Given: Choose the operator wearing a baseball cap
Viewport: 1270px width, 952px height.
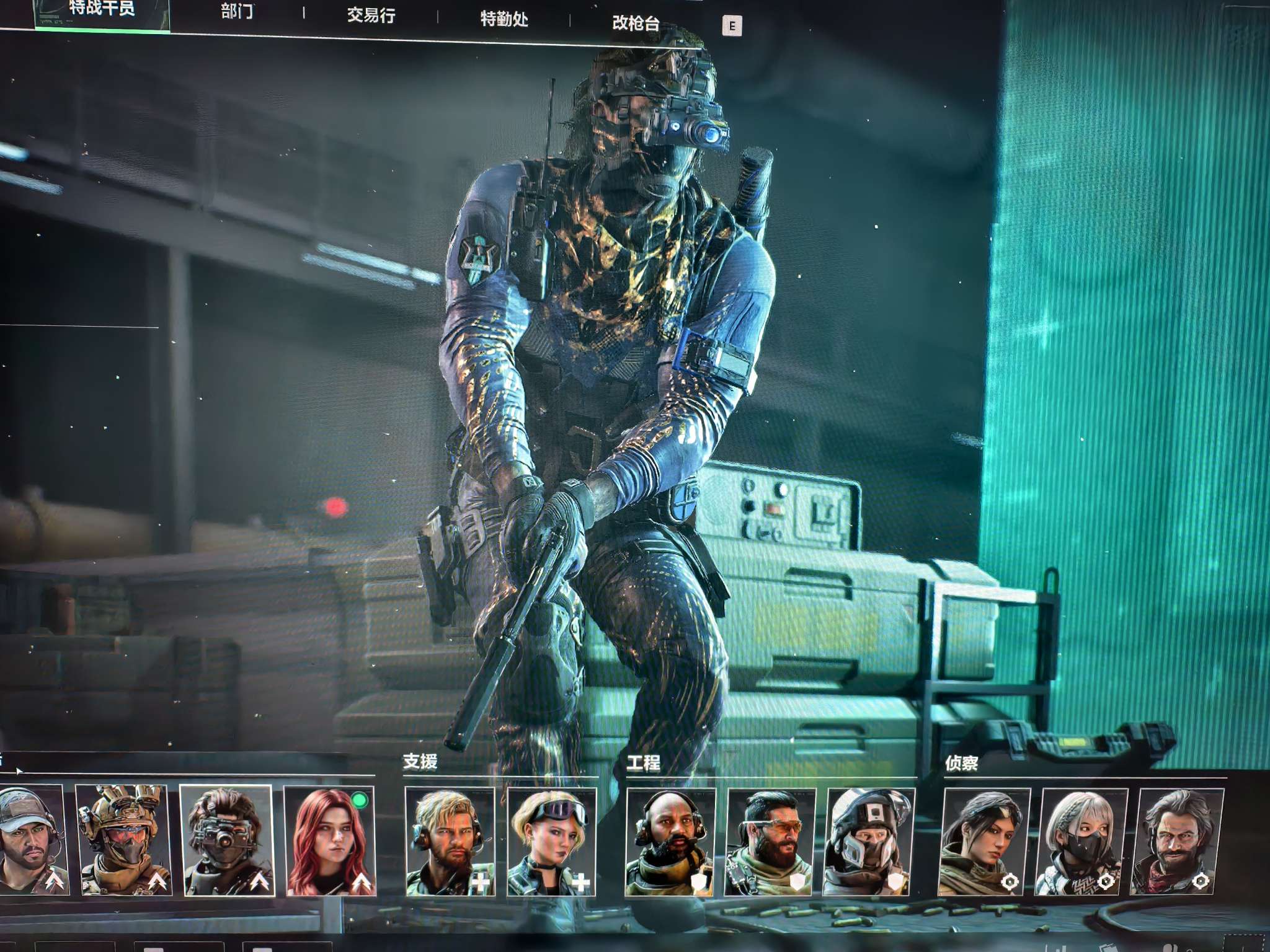Looking at the screenshot, I should tap(32, 840).
